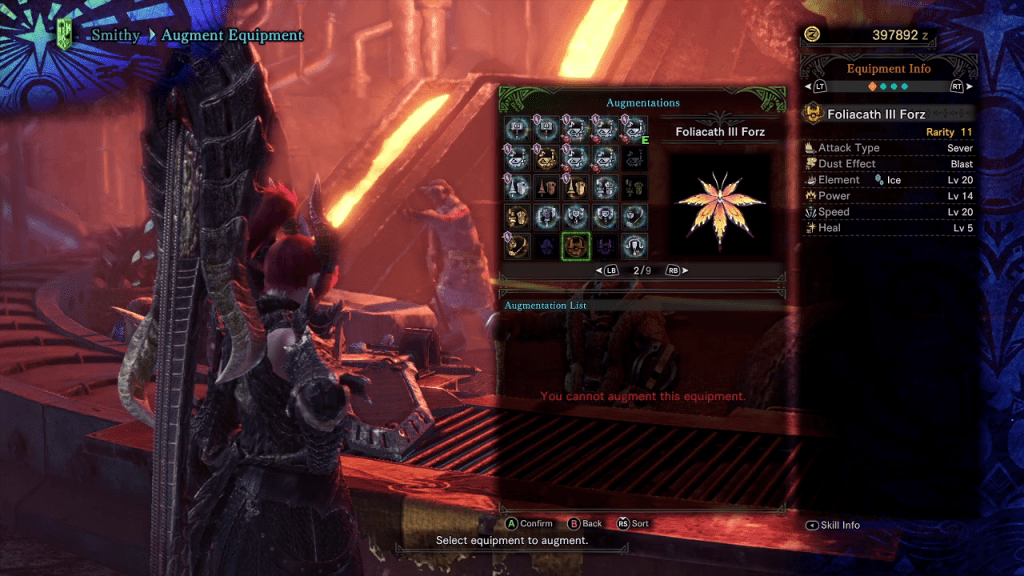Screen dimensions: 1024x576
Task: Select the greyed-out hunting horn slot
Action: 633,158
